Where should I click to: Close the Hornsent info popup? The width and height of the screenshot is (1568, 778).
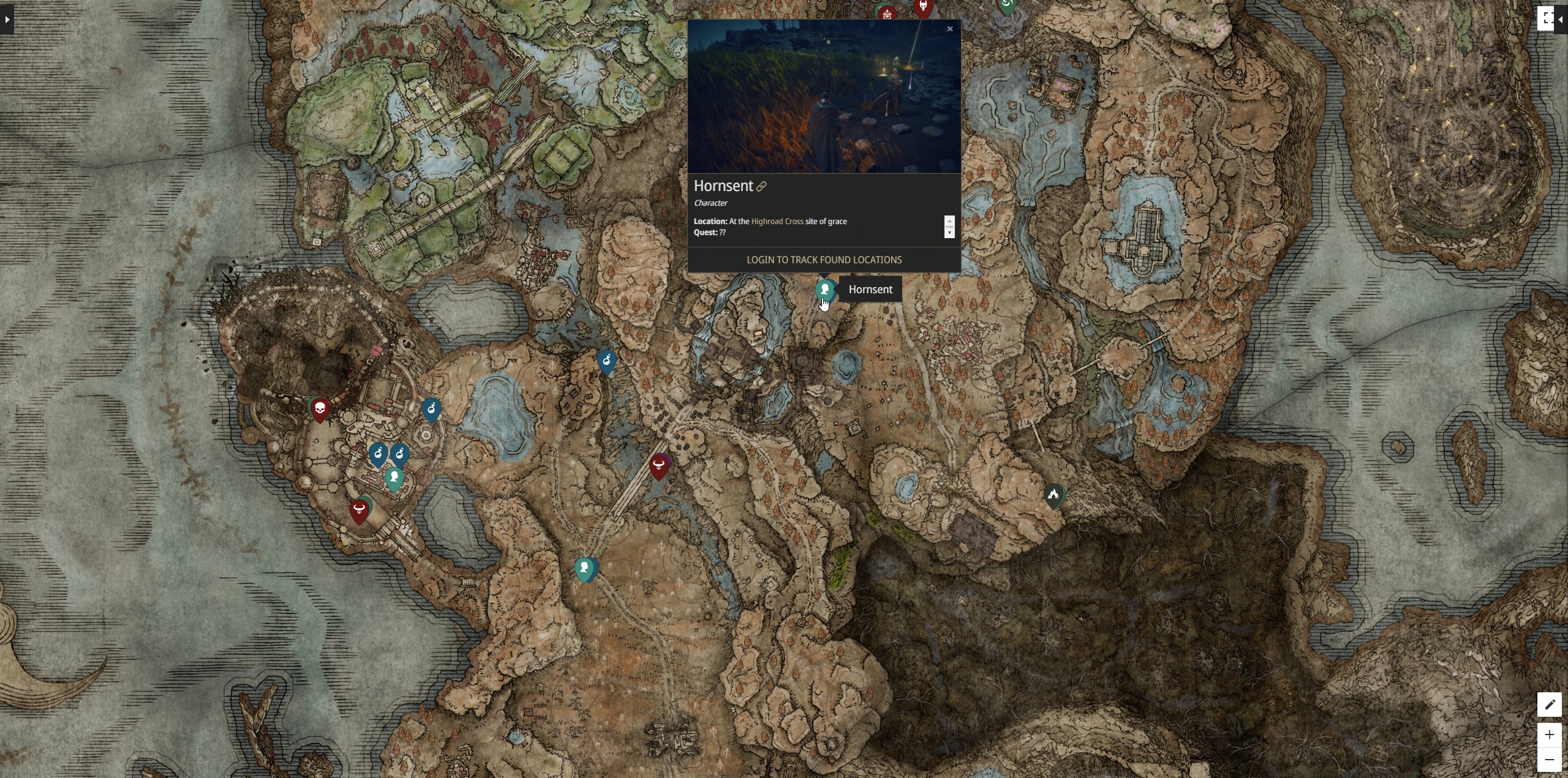click(949, 29)
